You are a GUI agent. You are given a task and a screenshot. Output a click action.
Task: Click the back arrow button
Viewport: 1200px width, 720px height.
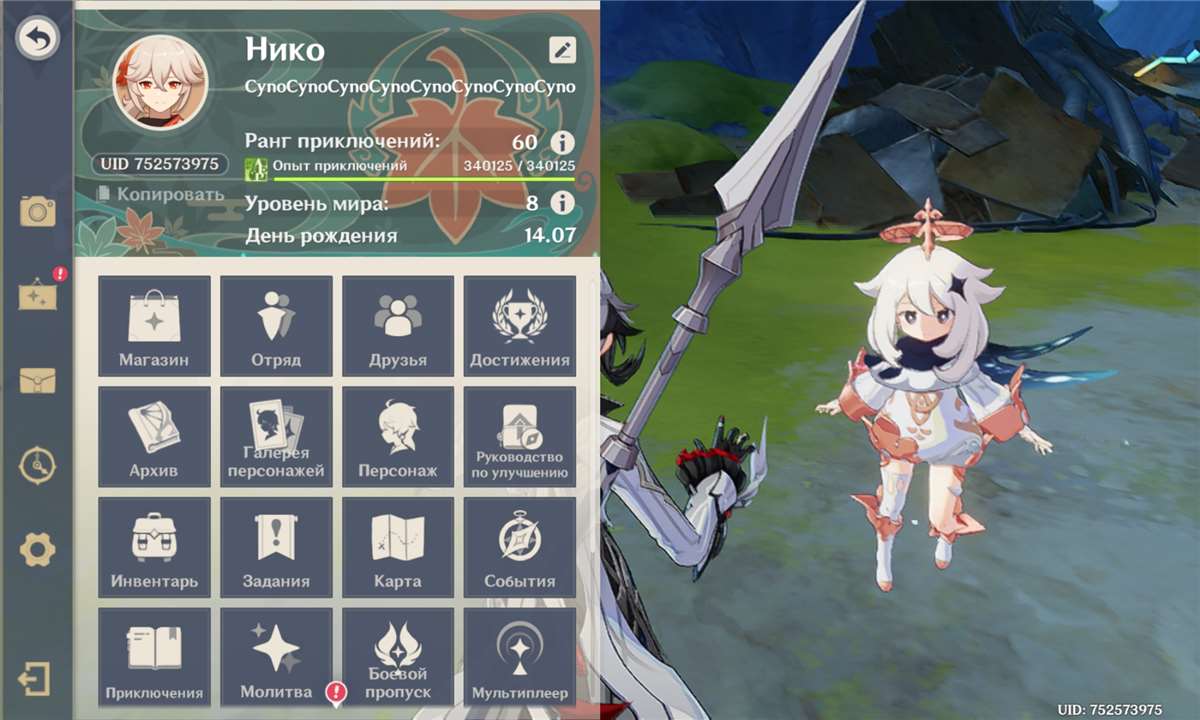point(38,39)
